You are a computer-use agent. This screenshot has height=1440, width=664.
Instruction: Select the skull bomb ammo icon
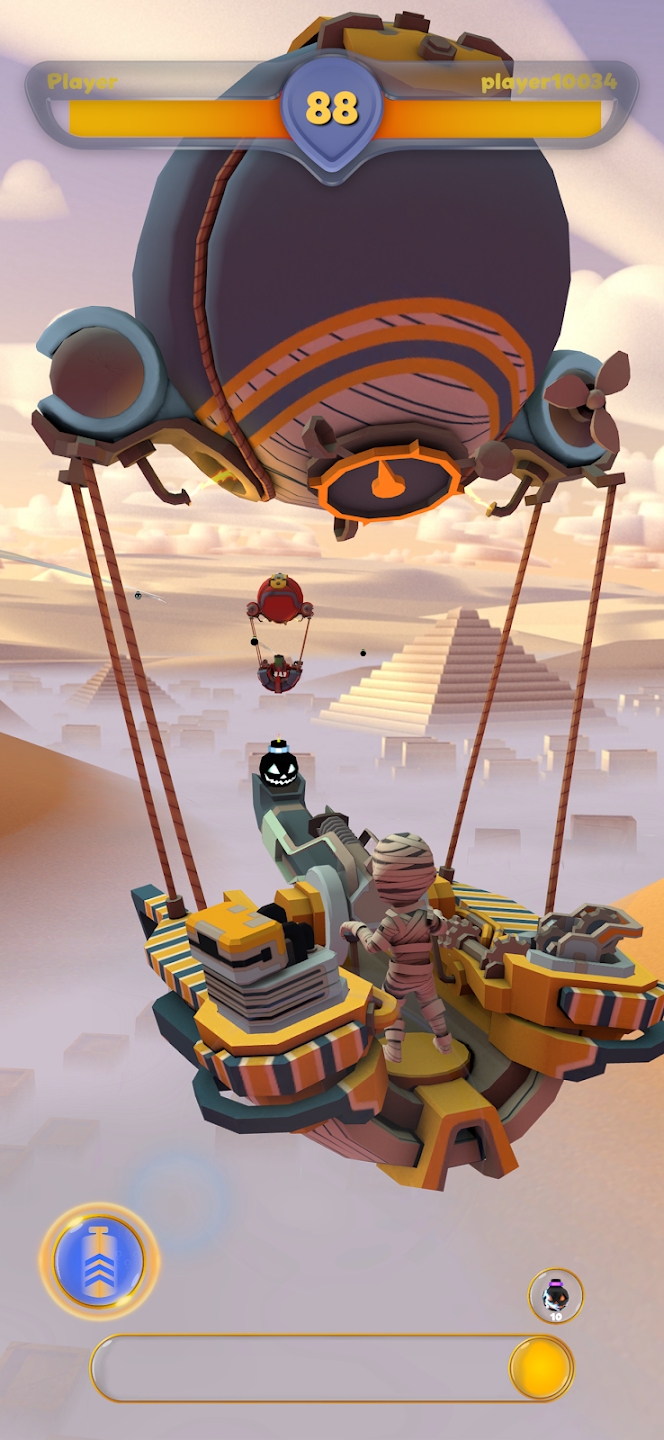(x=555, y=1296)
